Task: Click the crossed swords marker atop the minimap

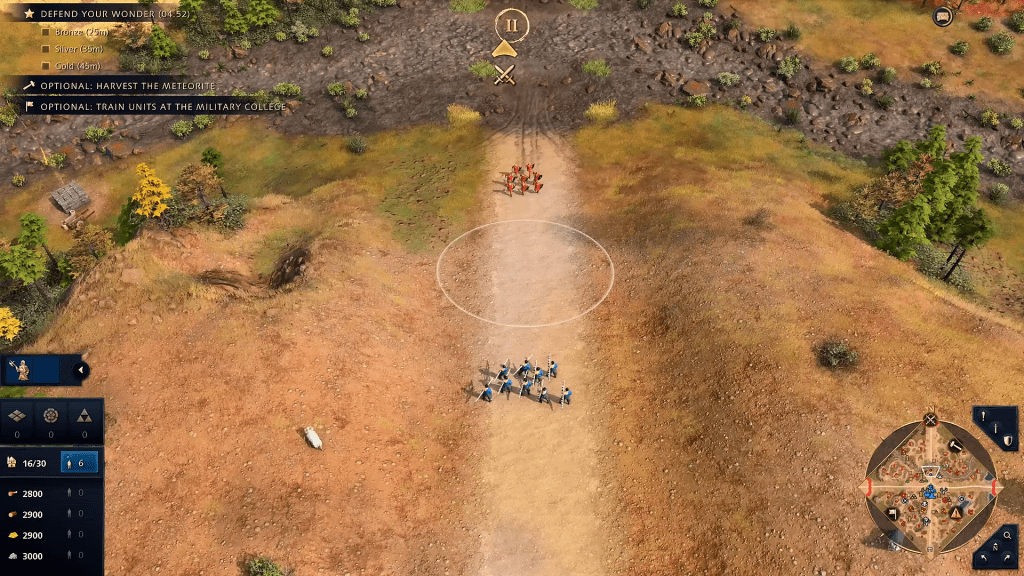Action: pyautogui.click(x=930, y=420)
